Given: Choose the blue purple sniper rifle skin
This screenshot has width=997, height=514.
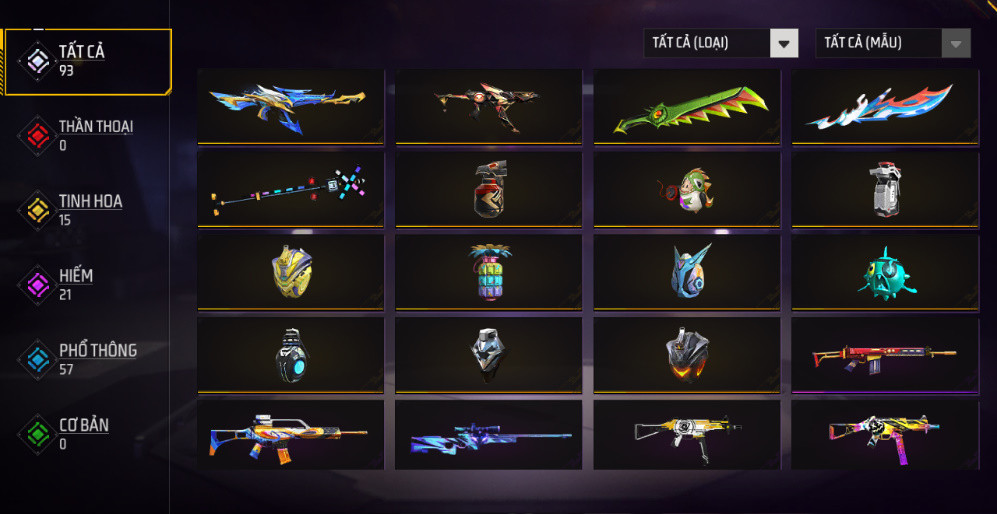Looking at the screenshot, I should click(488, 435).
